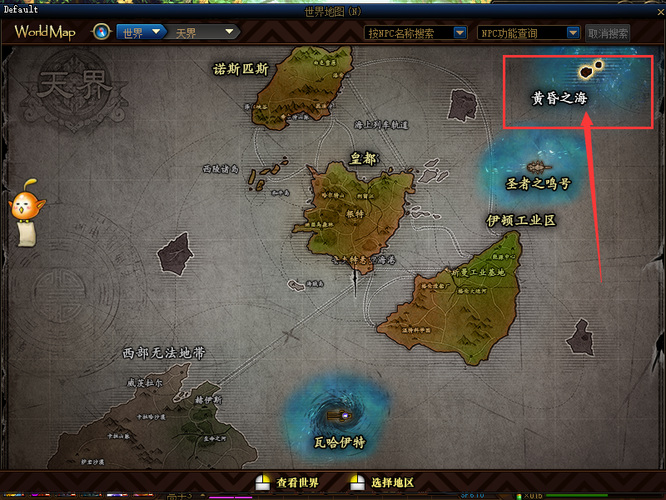Click the 取消搜索 button

tap(607, 33)
